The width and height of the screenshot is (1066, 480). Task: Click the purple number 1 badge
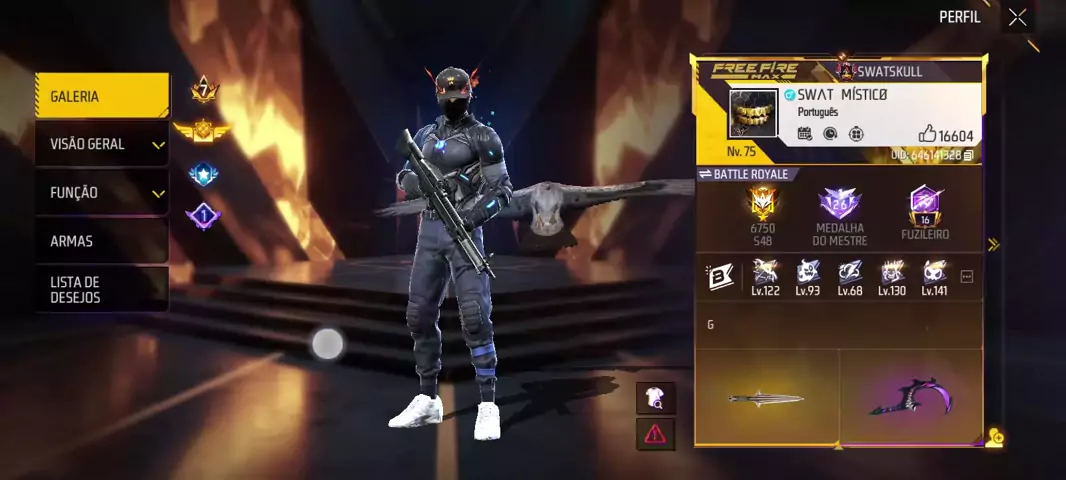click(203, 215)
